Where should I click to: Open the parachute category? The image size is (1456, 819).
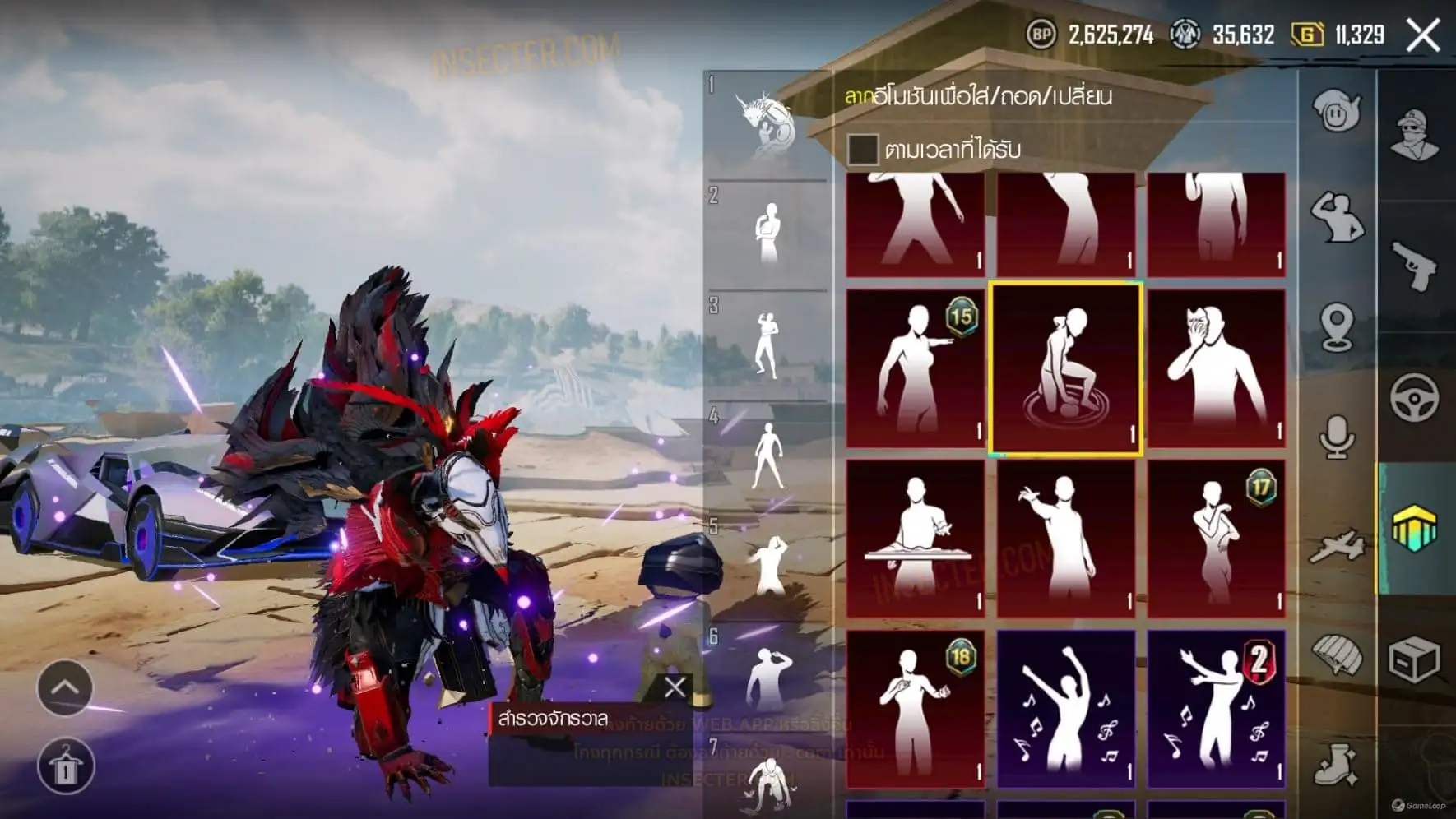pyautogui.click(x=1336, y=655)
